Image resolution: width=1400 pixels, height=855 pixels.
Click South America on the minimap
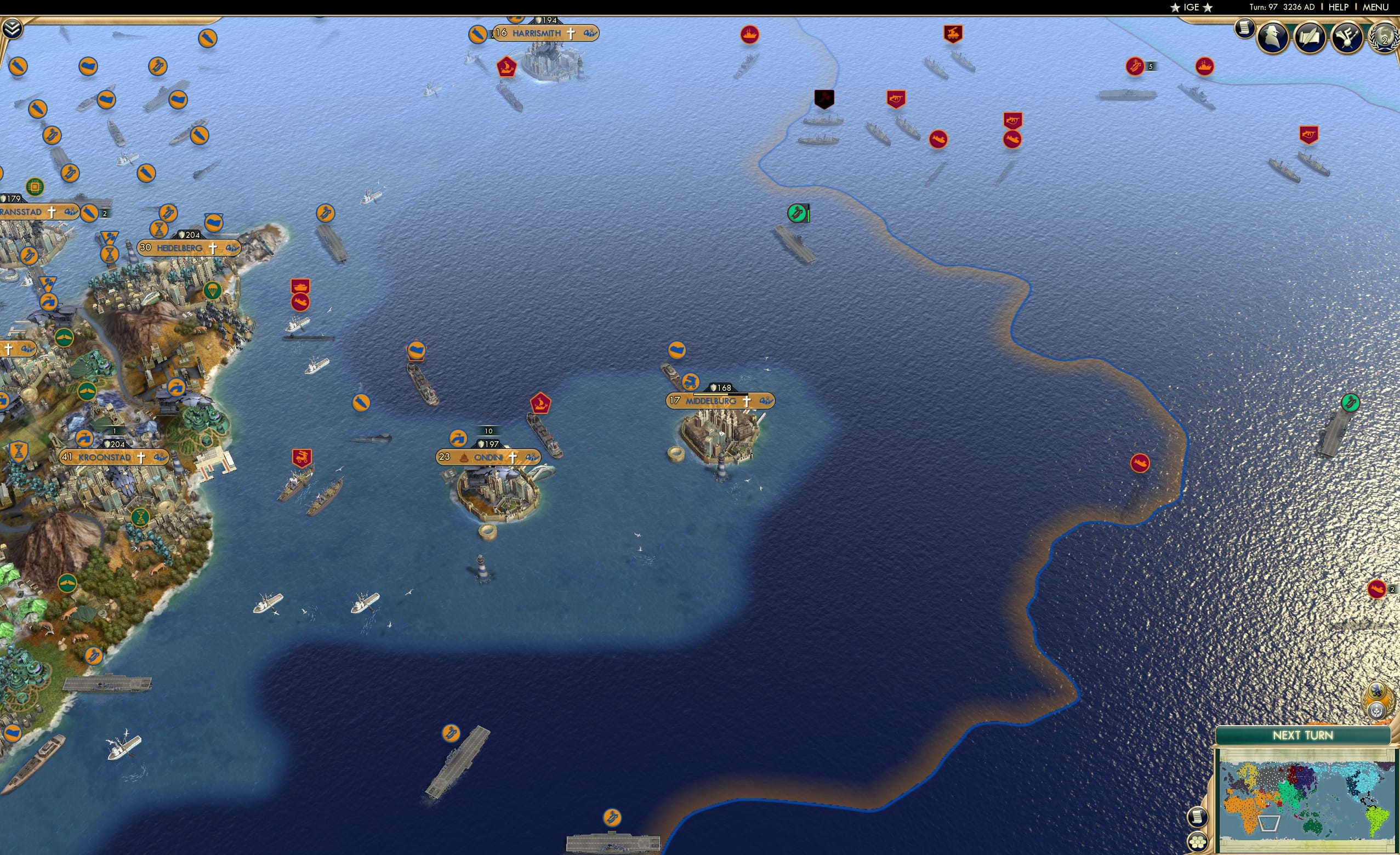pos(1376,822)
